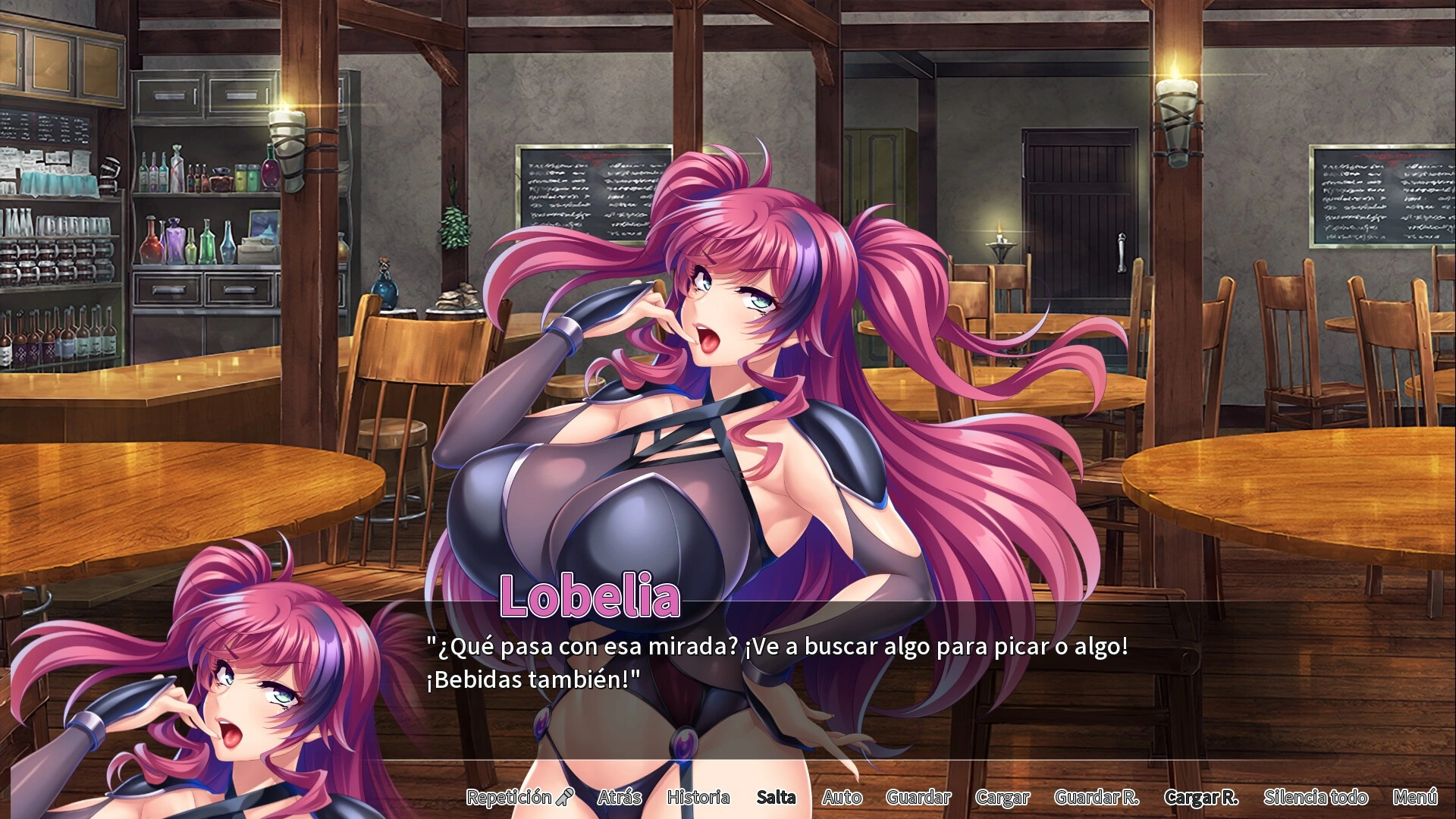This screenshot has width=1456, height=819.
Task: Activate Salta to skip dialogue
Action: pyautogui.click(x=776, y=797)
